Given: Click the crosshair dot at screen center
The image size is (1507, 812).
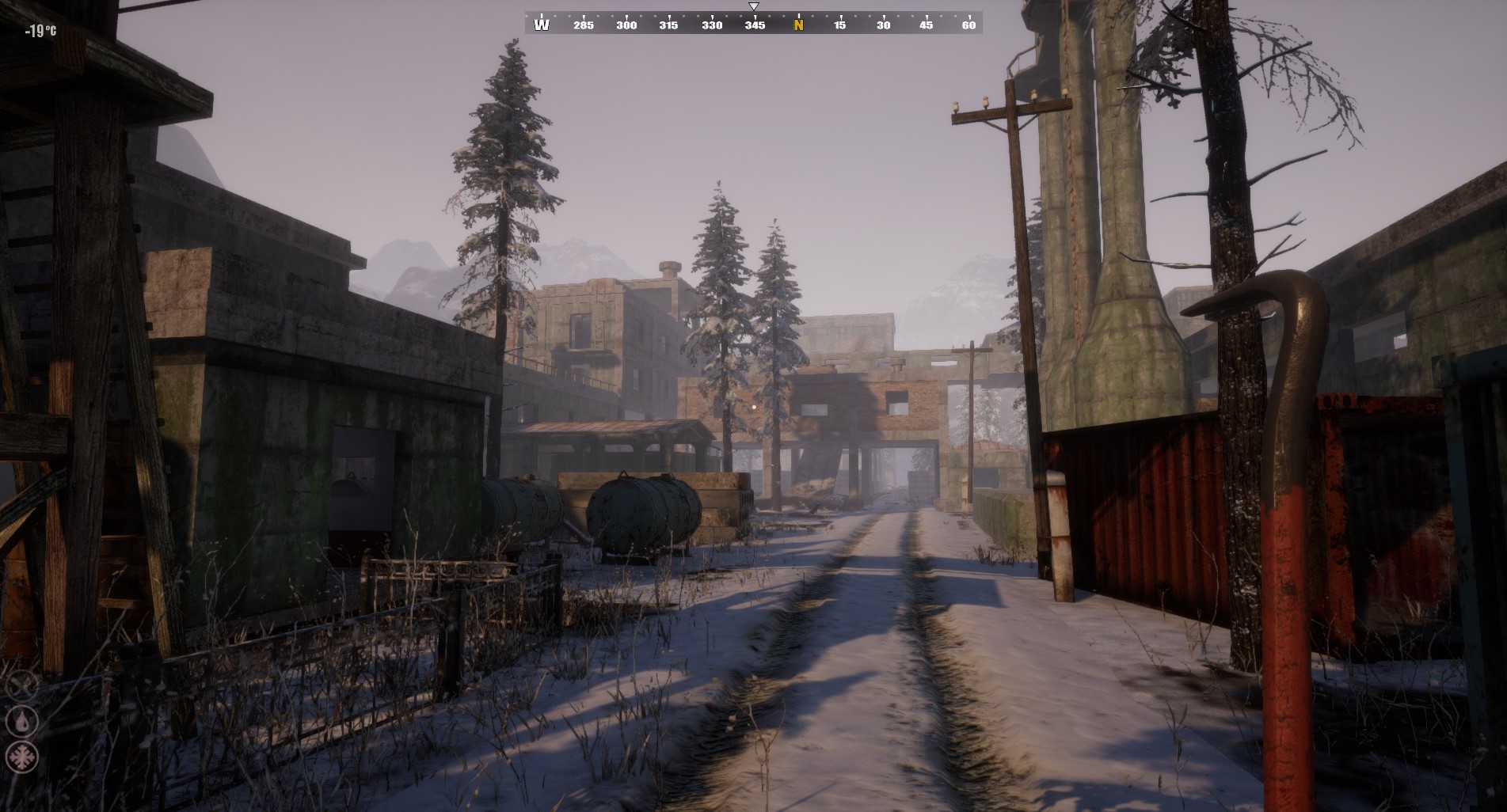Looking at the screenshot, I should (x=753, y=406).
